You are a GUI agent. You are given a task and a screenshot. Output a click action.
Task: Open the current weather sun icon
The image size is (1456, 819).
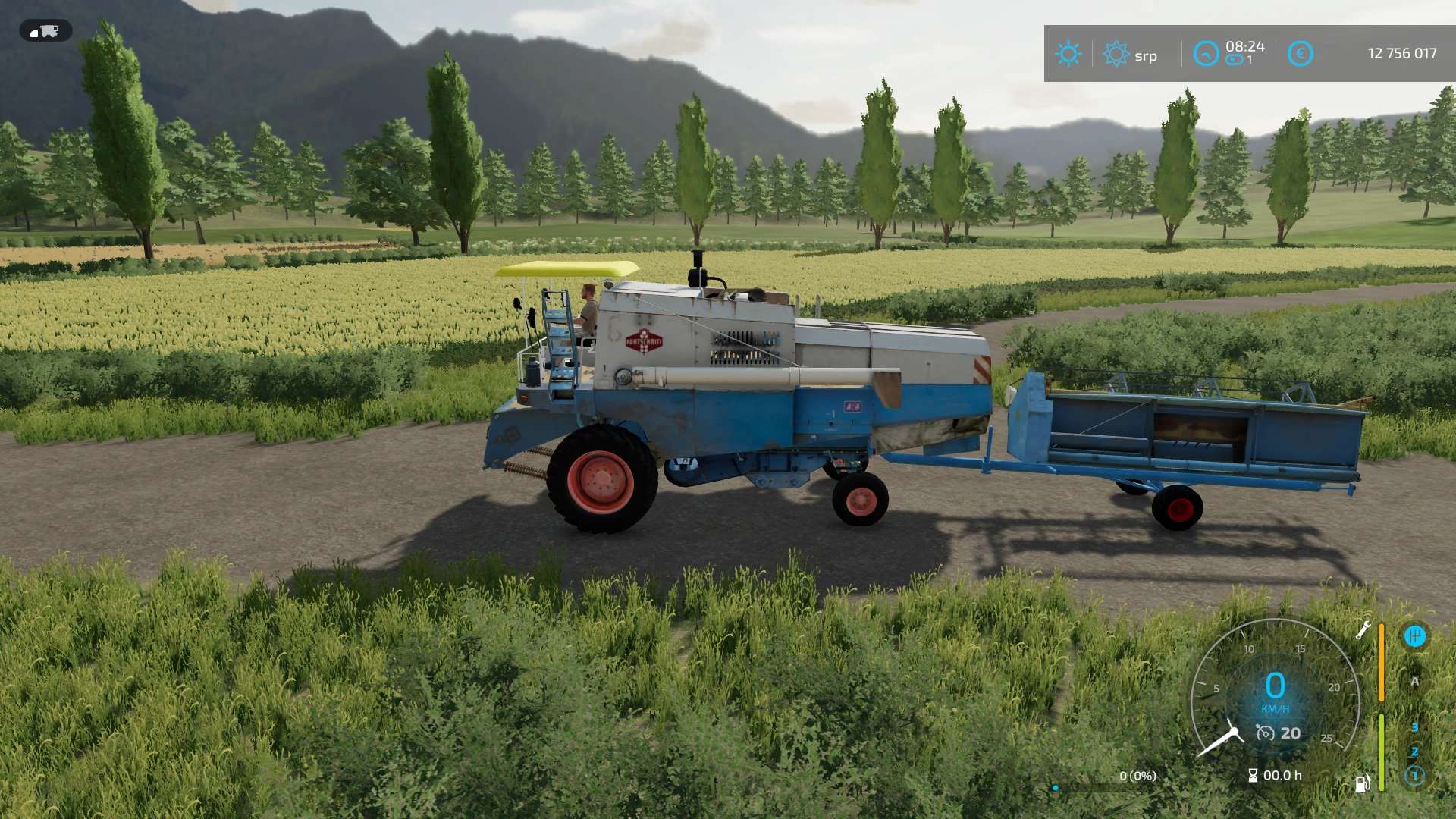(1068, 54)
